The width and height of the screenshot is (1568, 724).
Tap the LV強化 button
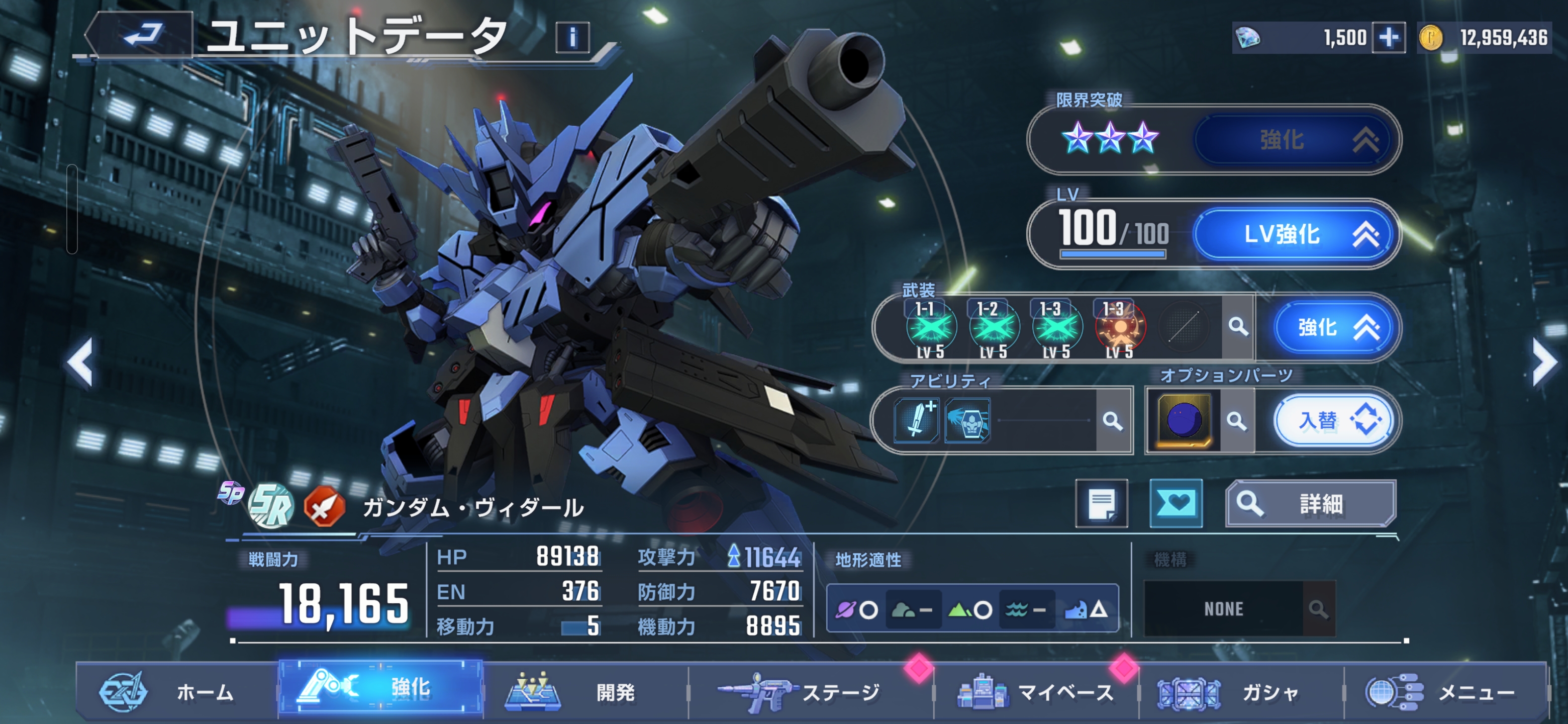click(x=1295, y=234)
